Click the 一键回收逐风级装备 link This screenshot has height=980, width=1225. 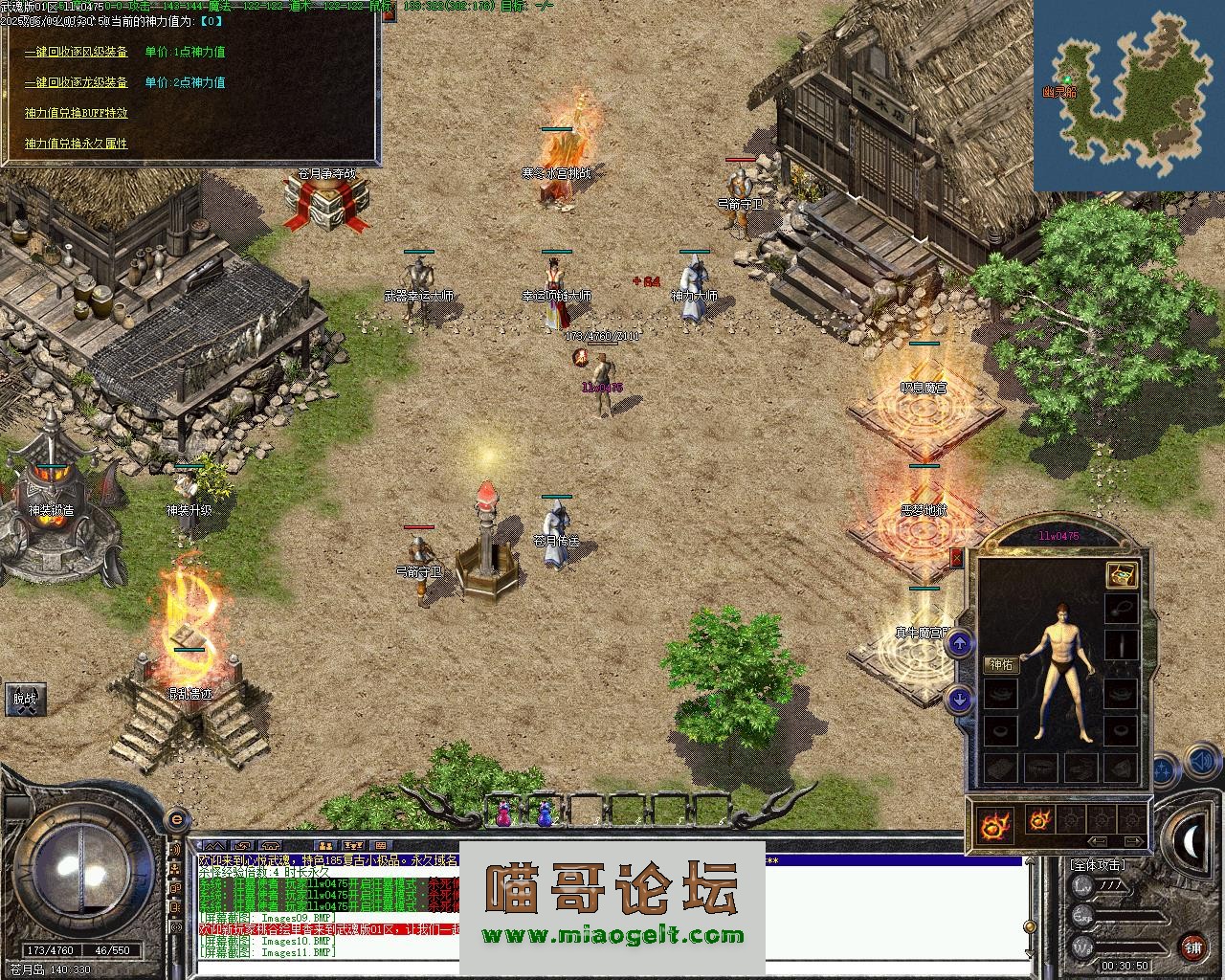[77, 53]
